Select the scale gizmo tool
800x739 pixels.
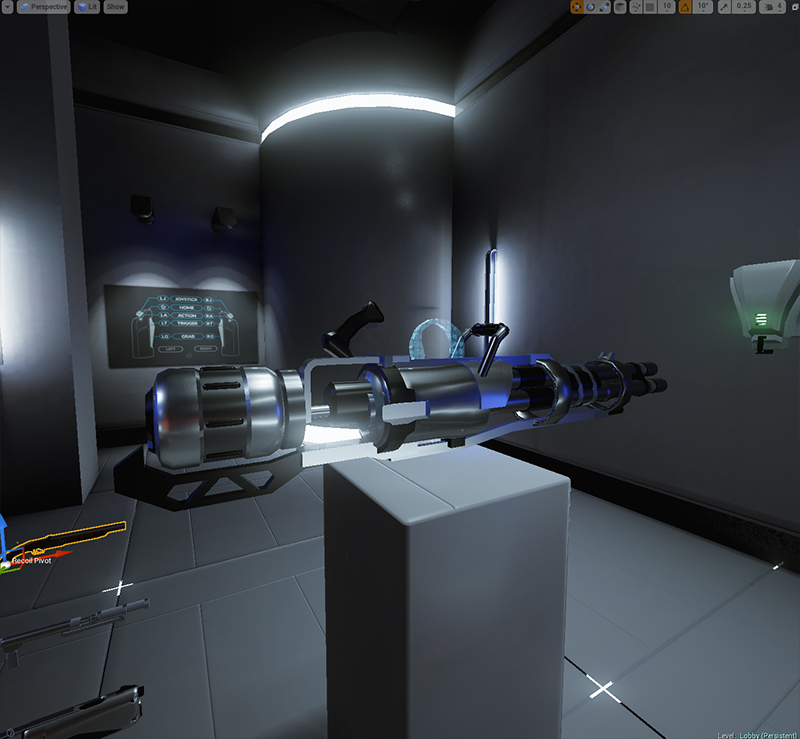click(607, 6)
